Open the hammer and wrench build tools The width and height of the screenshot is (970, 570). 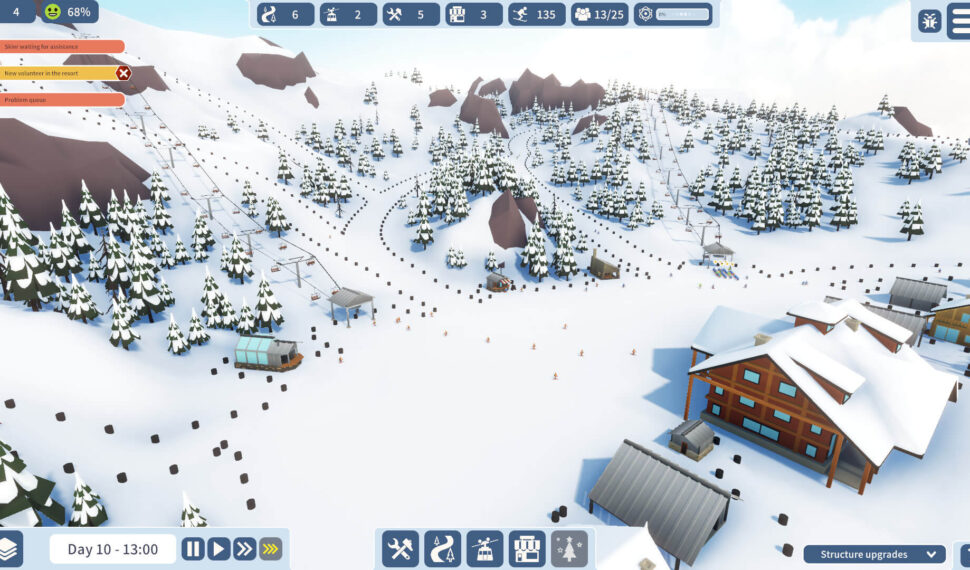tap(400, 549)
